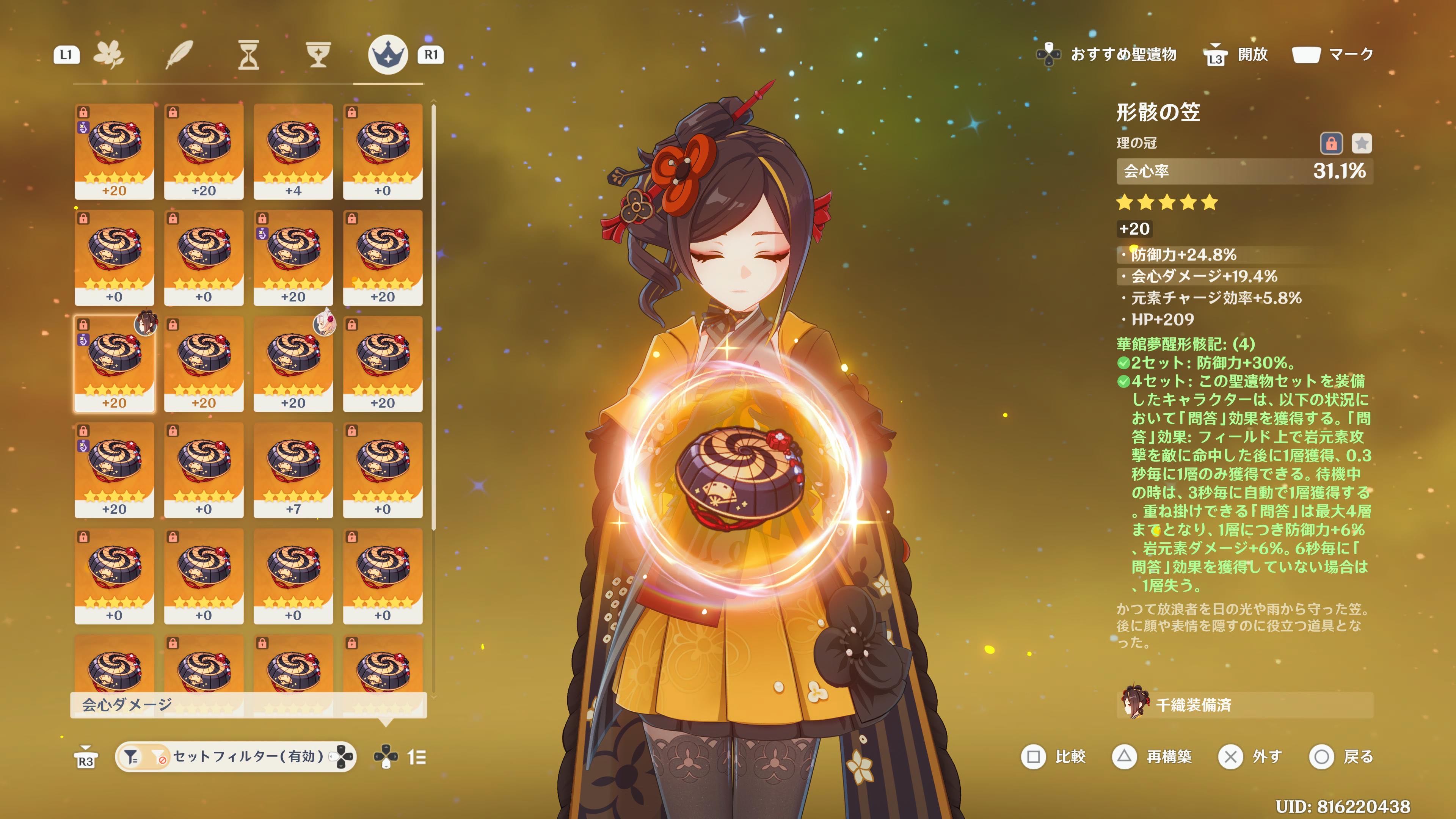Pick the highlighted hat with Chiori's portrait
The image size is (1456, 819).
(x=114, y=364)
